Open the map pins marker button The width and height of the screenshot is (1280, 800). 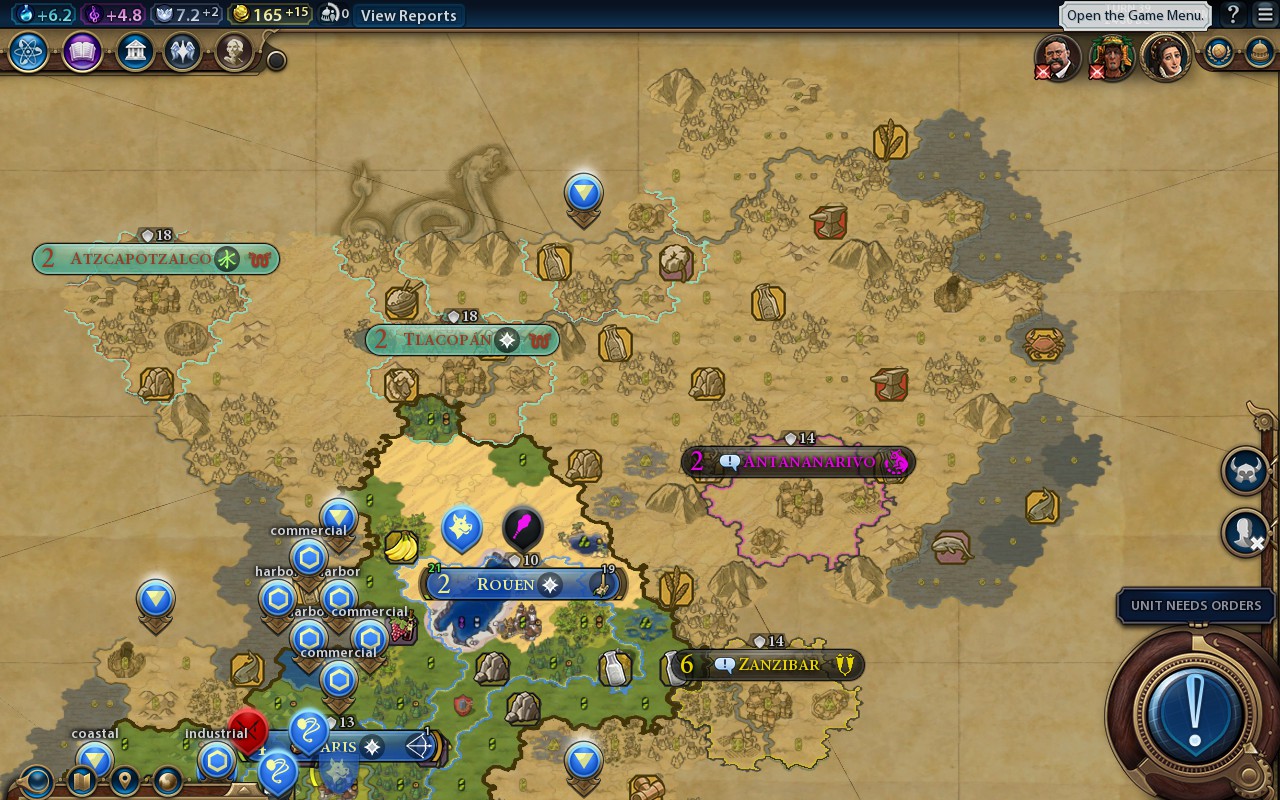125,780
